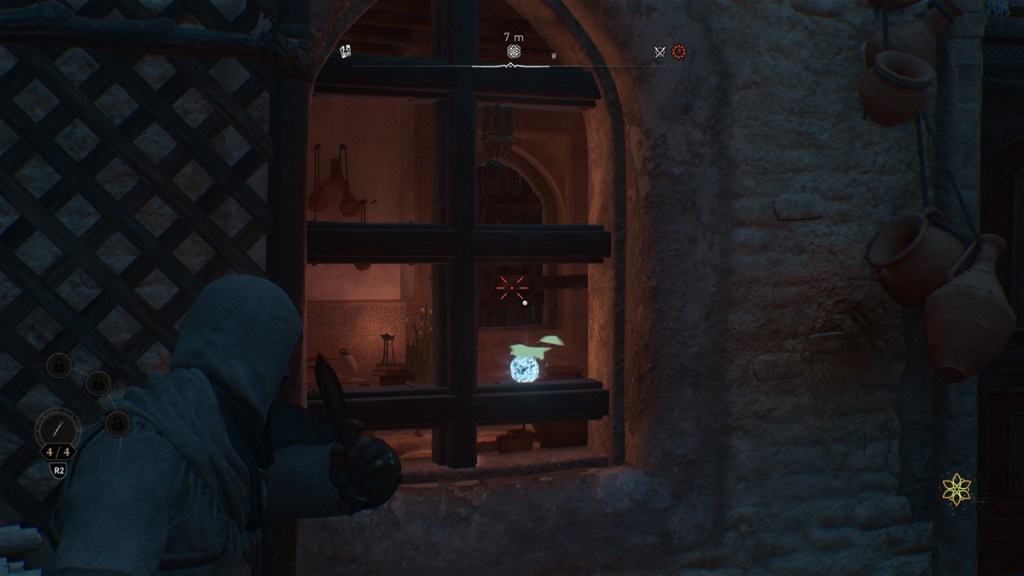Click the golden flower icon
1024x576 pixels.
coord(956,489)
